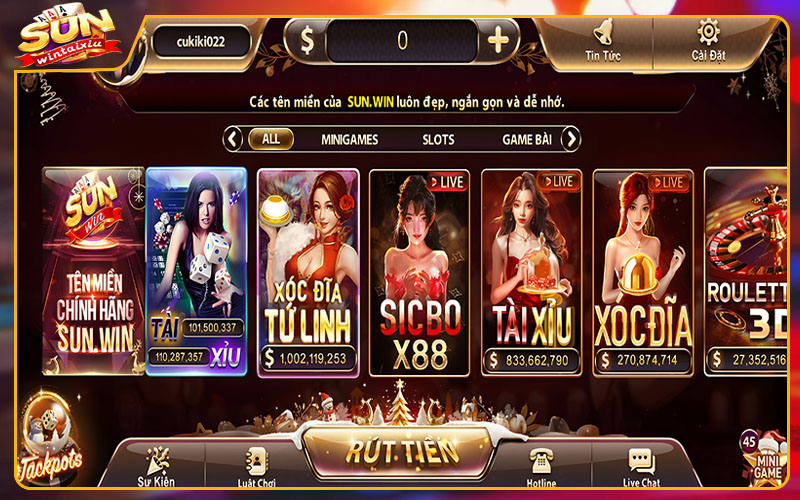Switch to the GAME BÀI tab
Viewport: 800px width, 500px height.
point(526,139)
